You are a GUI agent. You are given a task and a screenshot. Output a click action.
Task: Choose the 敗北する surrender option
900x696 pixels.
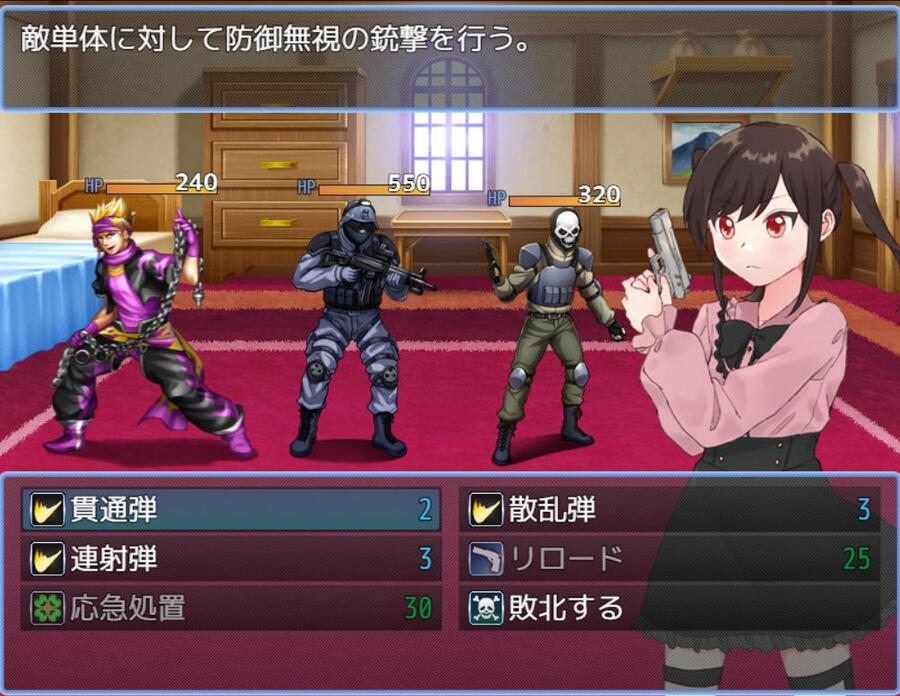(669, 608)
